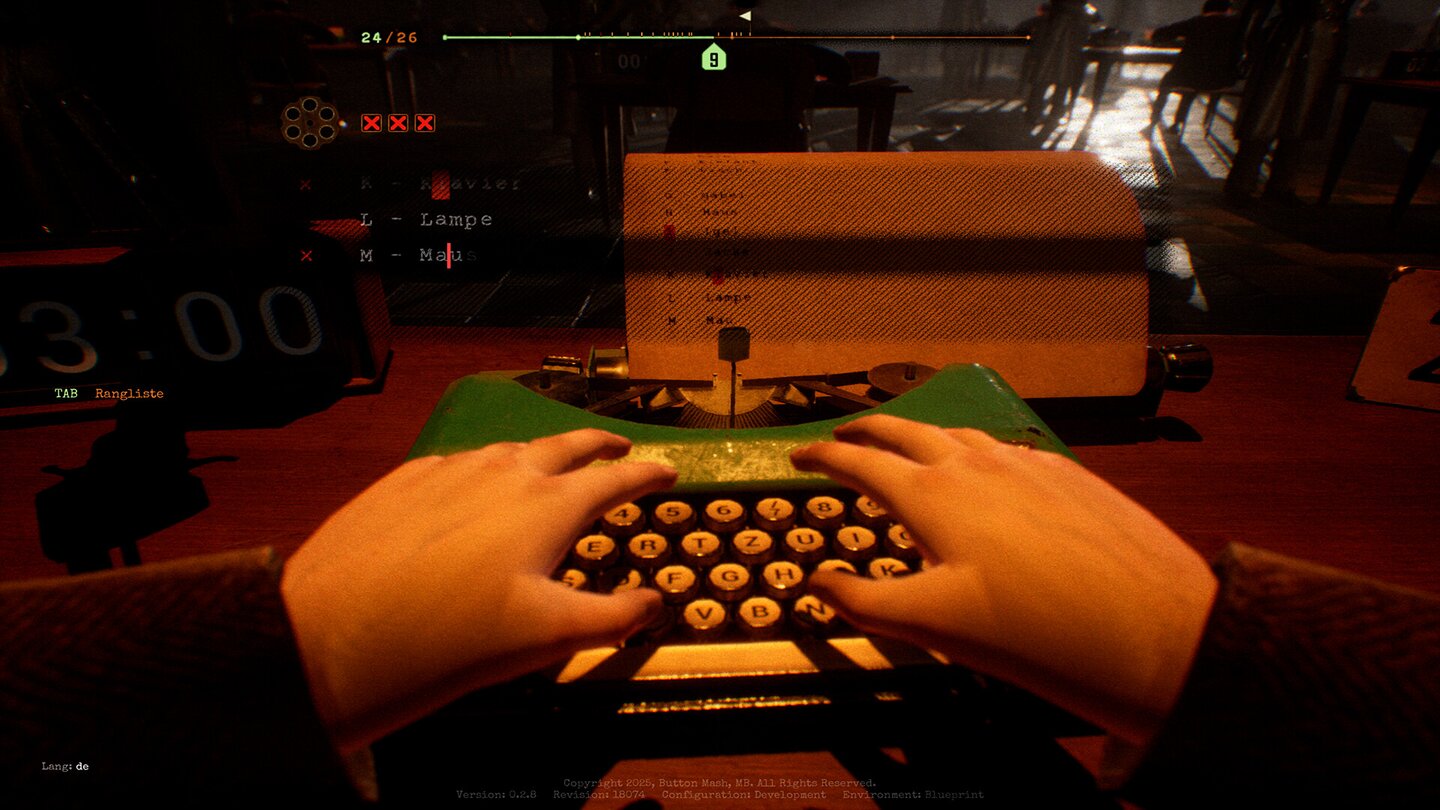1440x810 pixels.
Task: Toggle the strike marker on the Xavier entry
Action: pos(303,184)
